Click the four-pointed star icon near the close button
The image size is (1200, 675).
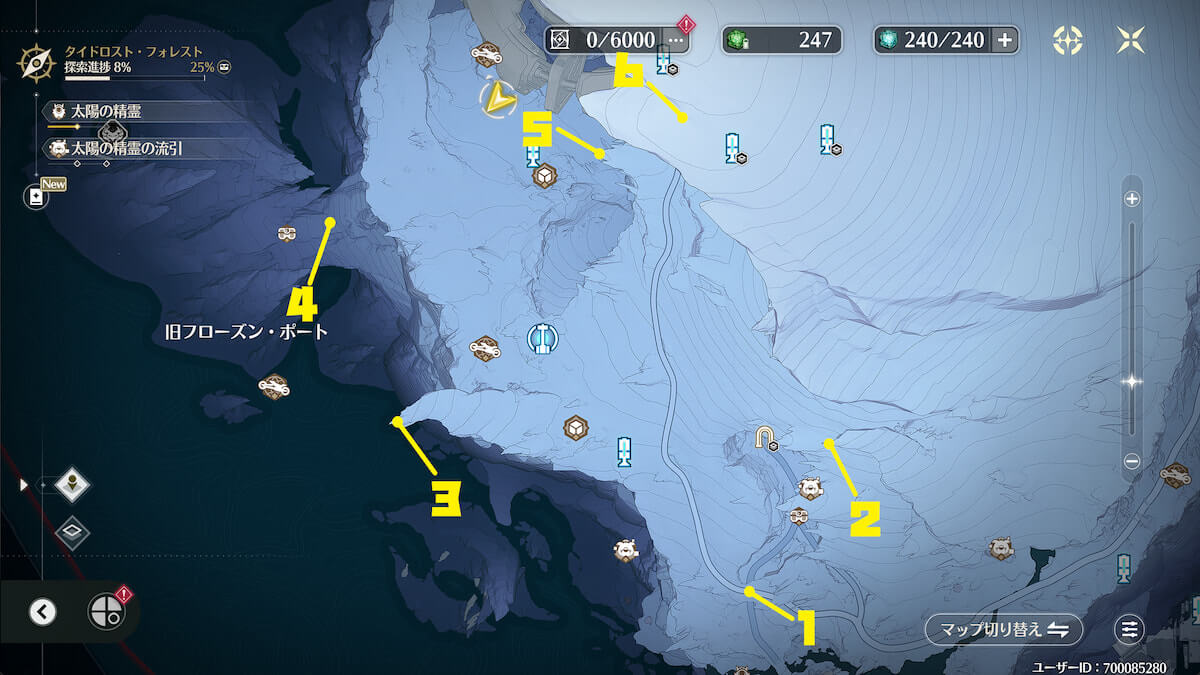point(1068,40)
